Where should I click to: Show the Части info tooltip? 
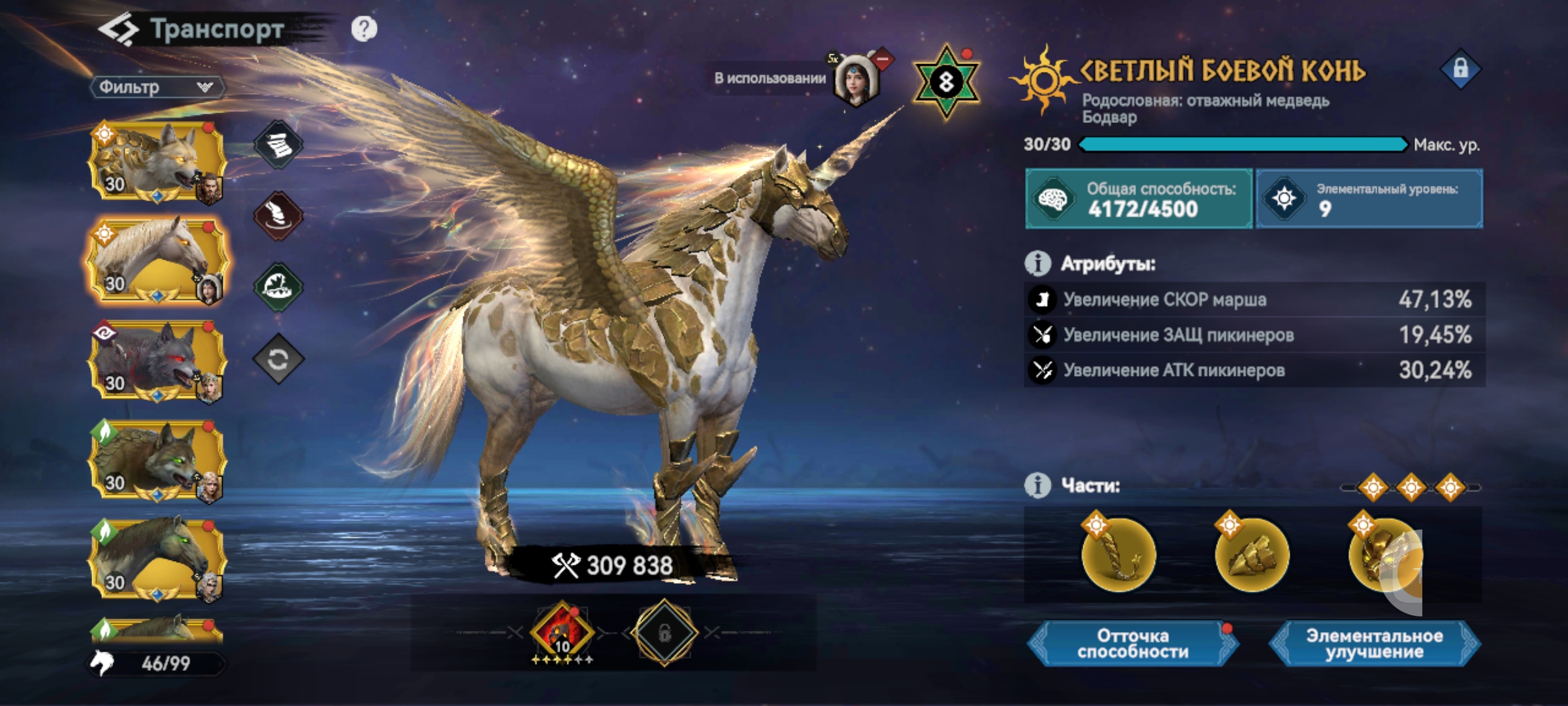[x=1037, y=486]
